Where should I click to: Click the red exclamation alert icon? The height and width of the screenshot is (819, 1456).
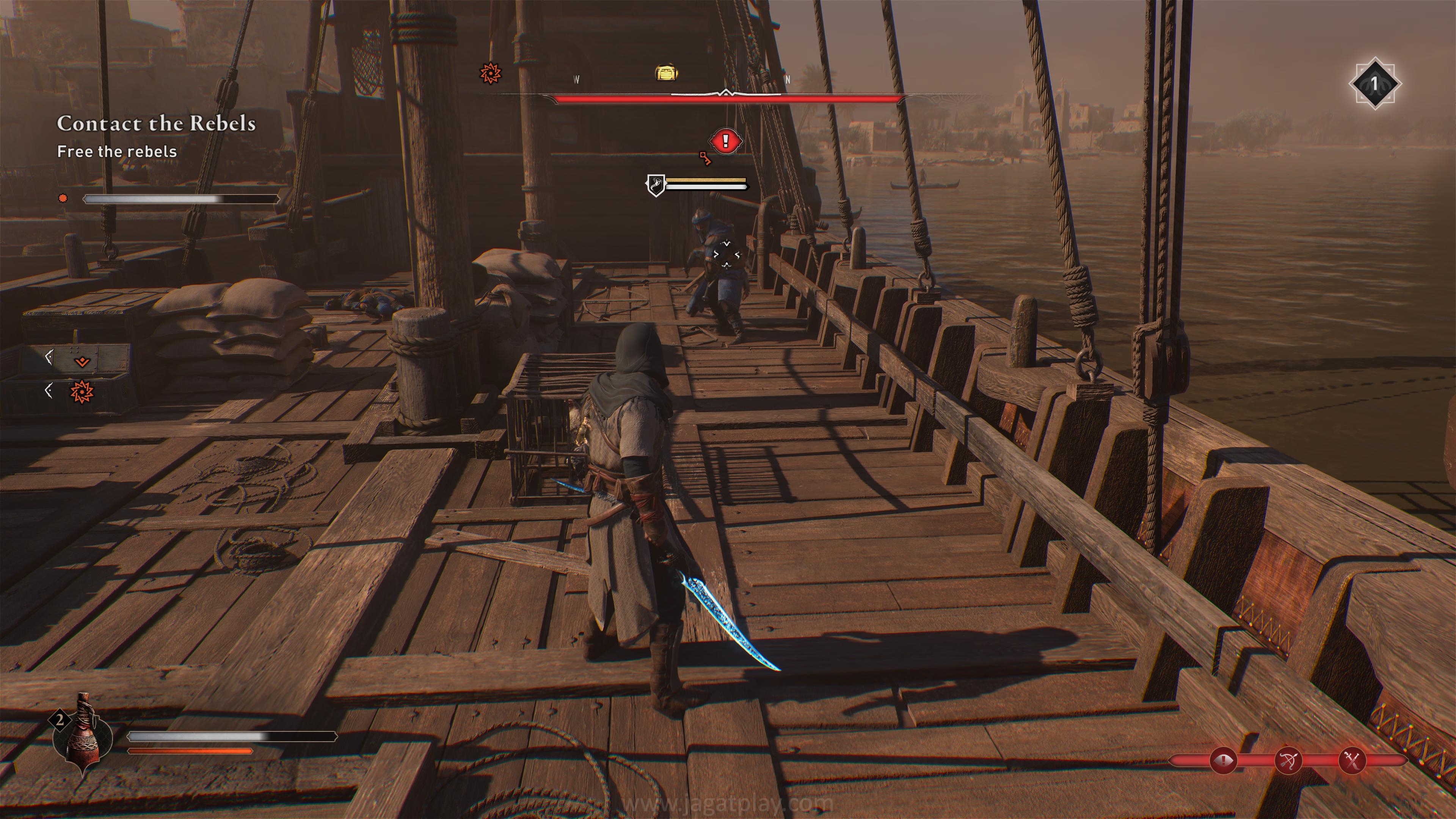725,141
